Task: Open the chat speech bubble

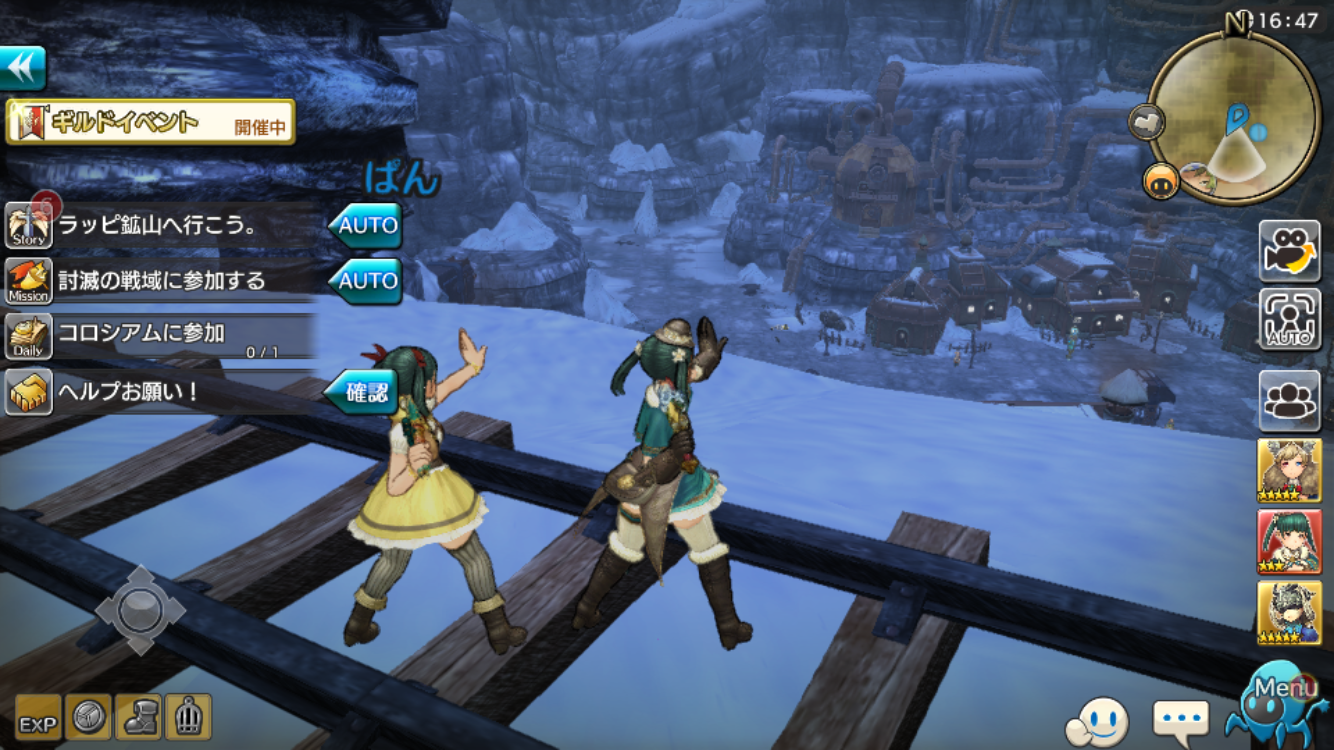Action: [1181, 719]
